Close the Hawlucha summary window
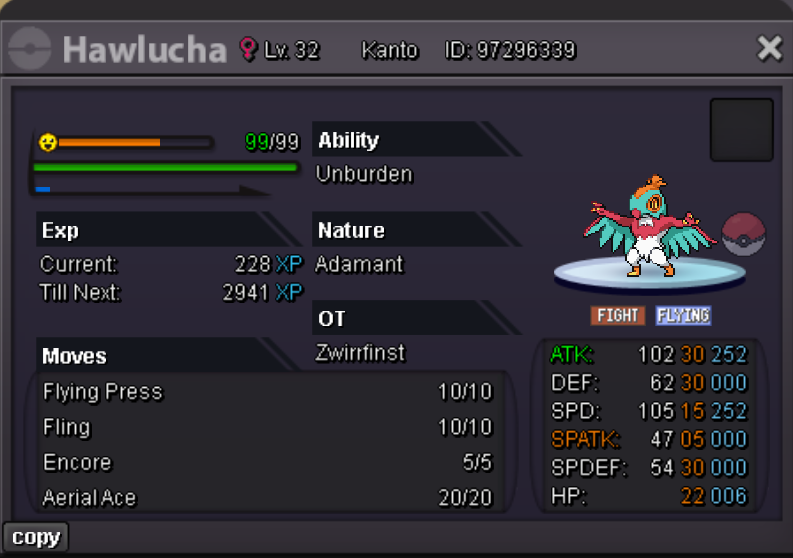 tap(768, 48)
